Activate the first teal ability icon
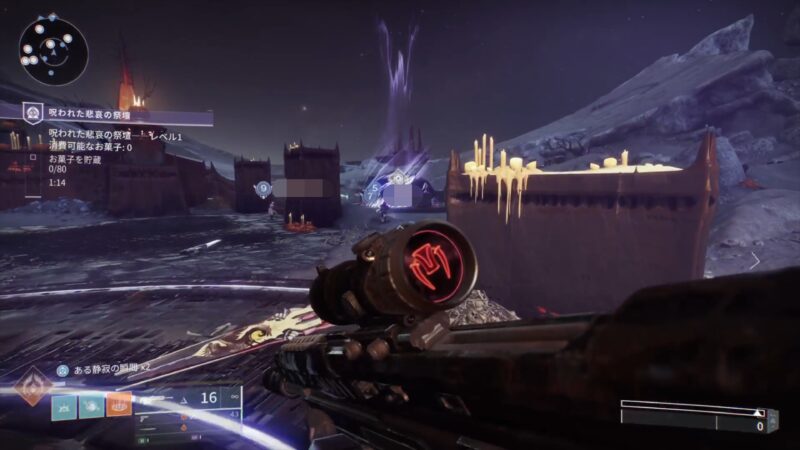 64,407
